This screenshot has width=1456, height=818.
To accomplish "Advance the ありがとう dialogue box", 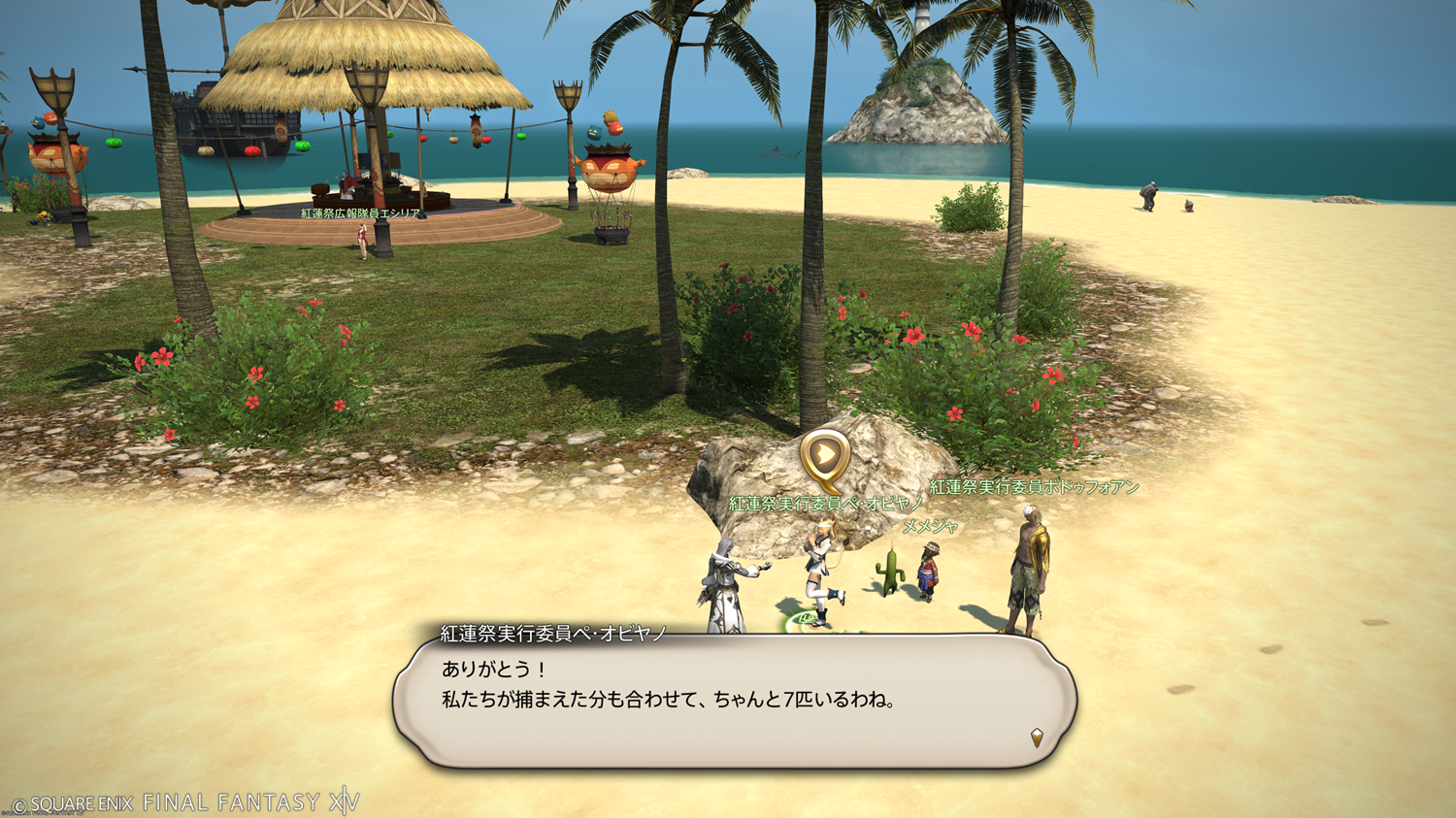I will [735, 701].
